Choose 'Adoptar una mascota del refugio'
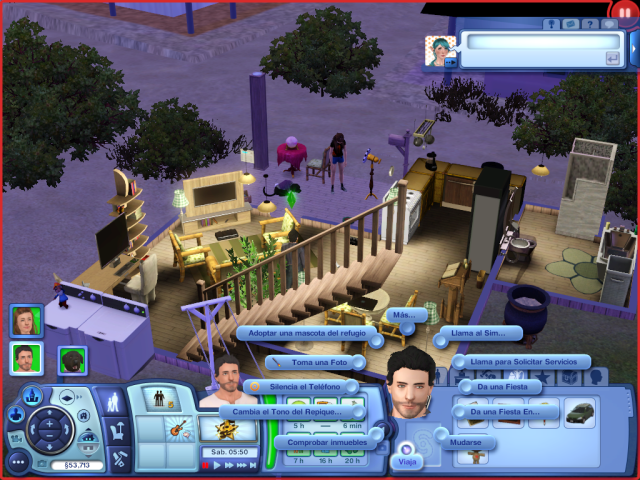Image resolution: width=640 pixels, height=480 pixels. (x=306, y=333)
